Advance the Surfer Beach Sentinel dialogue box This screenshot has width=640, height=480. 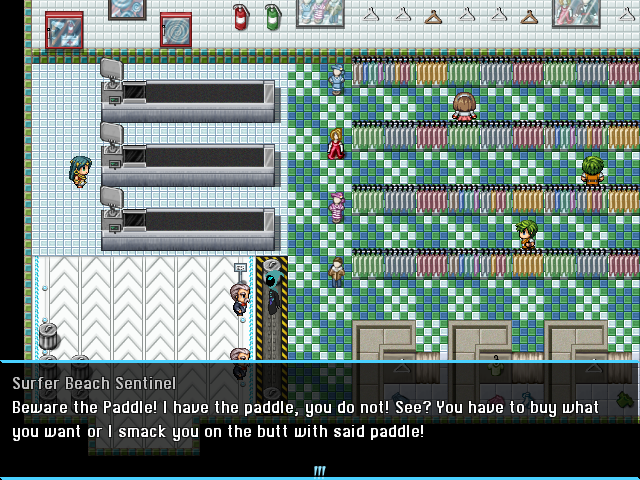320,418
